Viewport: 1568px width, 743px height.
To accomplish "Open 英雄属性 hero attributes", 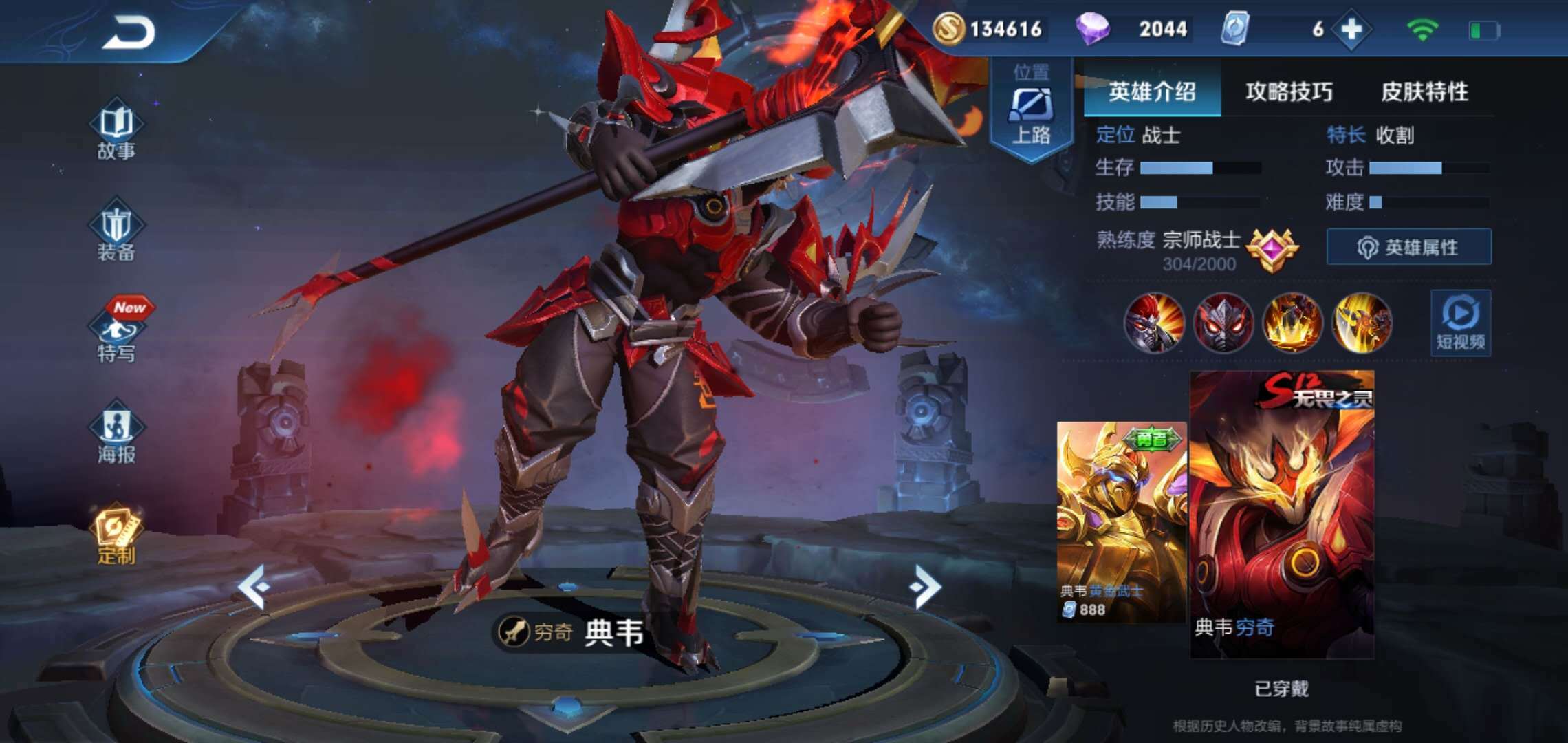I will point(1408,247).
